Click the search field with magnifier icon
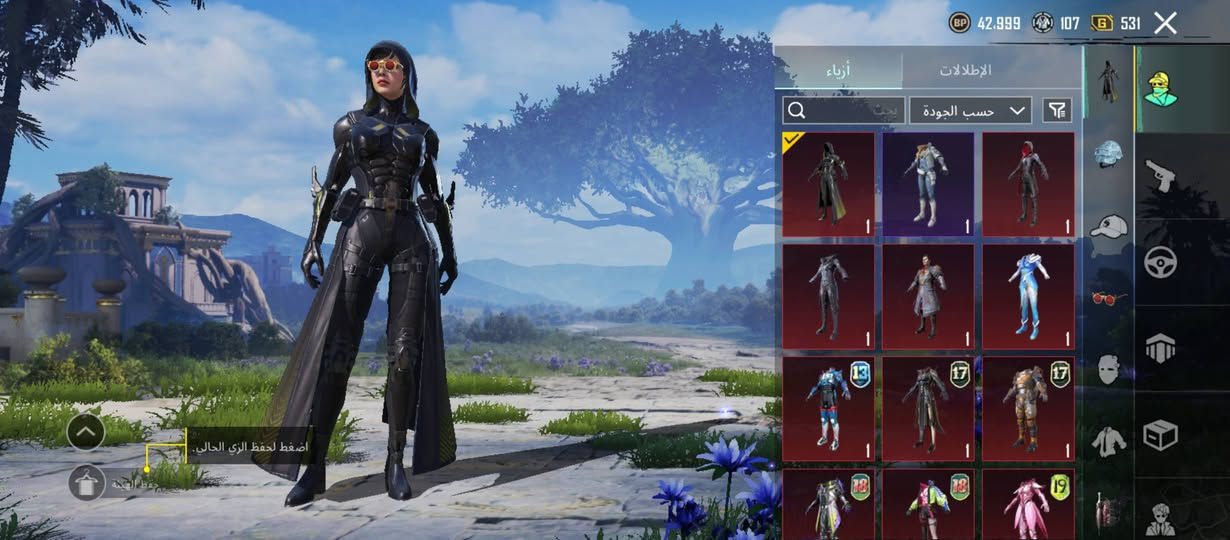 843,110
